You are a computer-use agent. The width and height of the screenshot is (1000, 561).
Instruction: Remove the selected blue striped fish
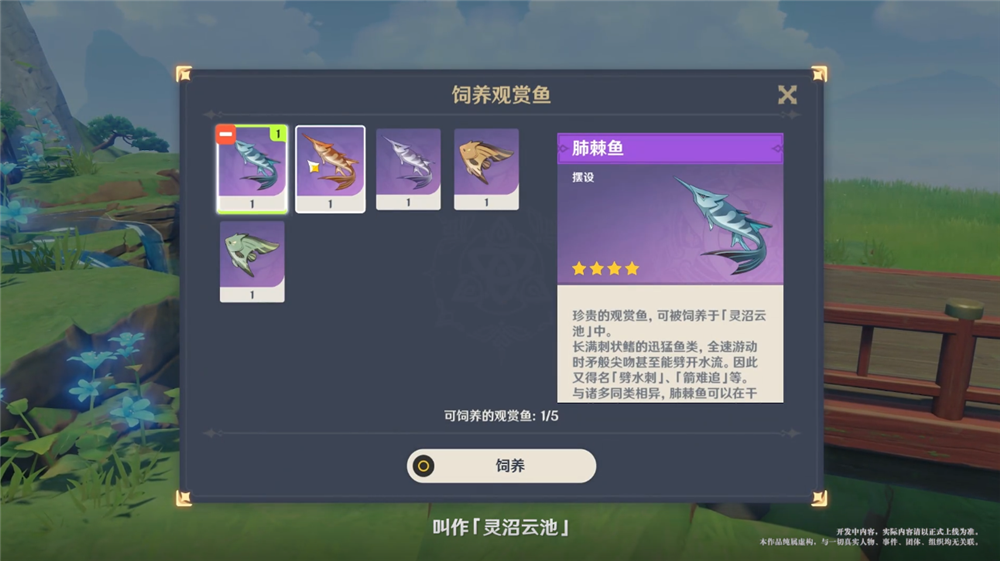pyautogui.click(x=226, y=135)
